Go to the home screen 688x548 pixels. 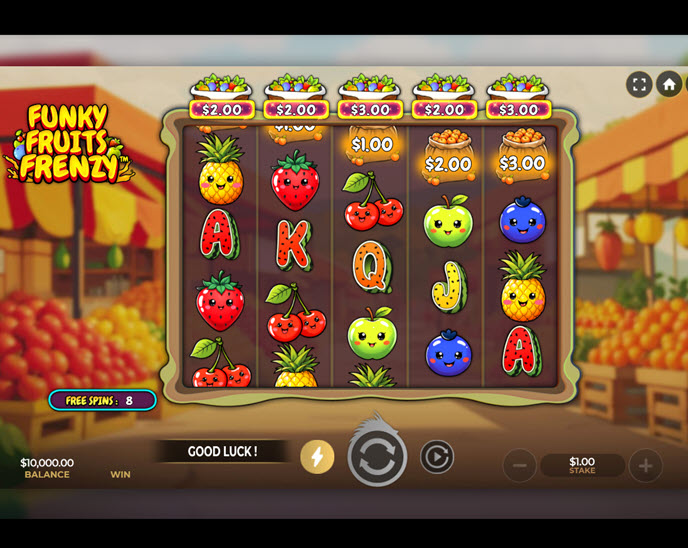click(x=669, y=84)
